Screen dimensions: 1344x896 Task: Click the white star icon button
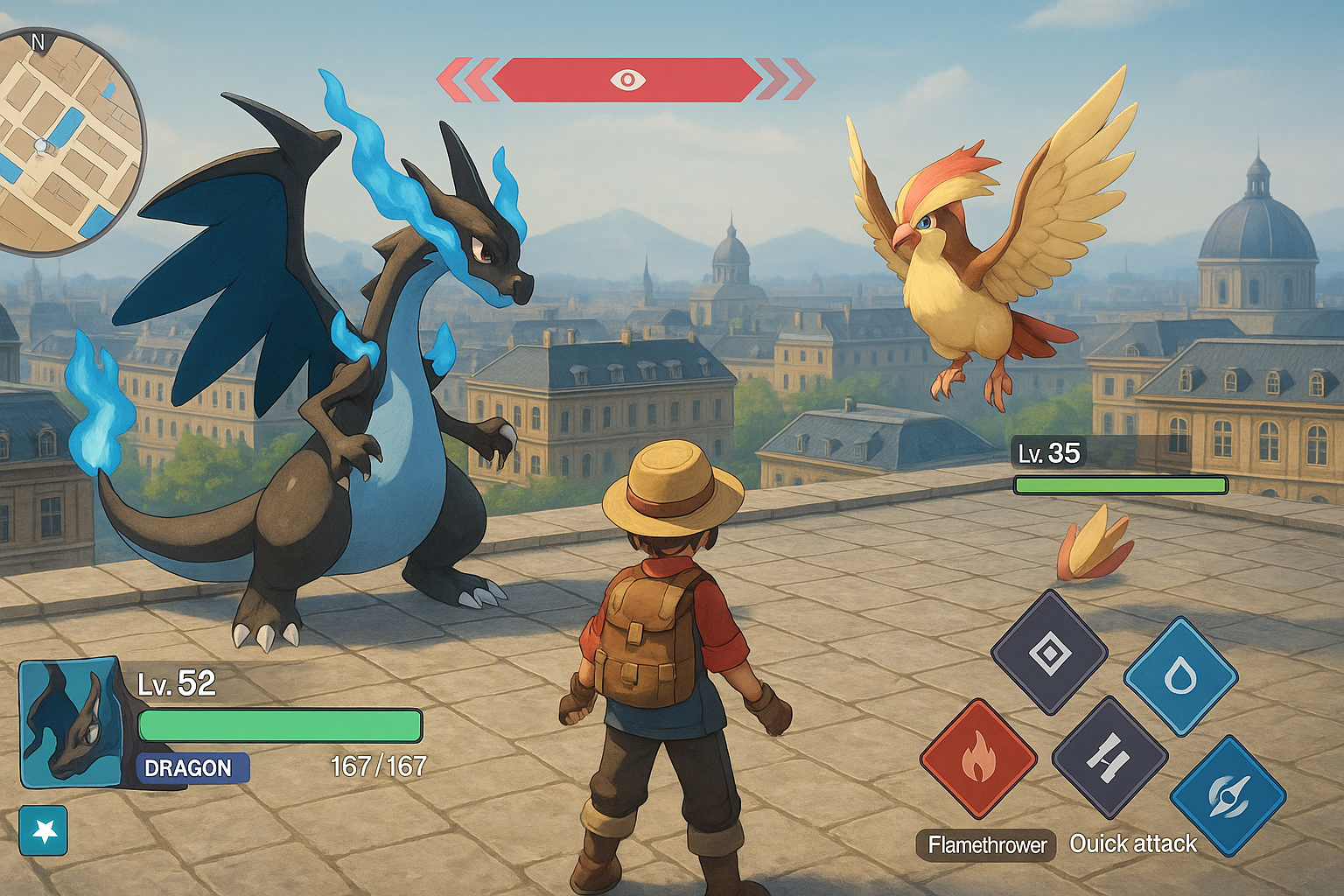[44, 830]
